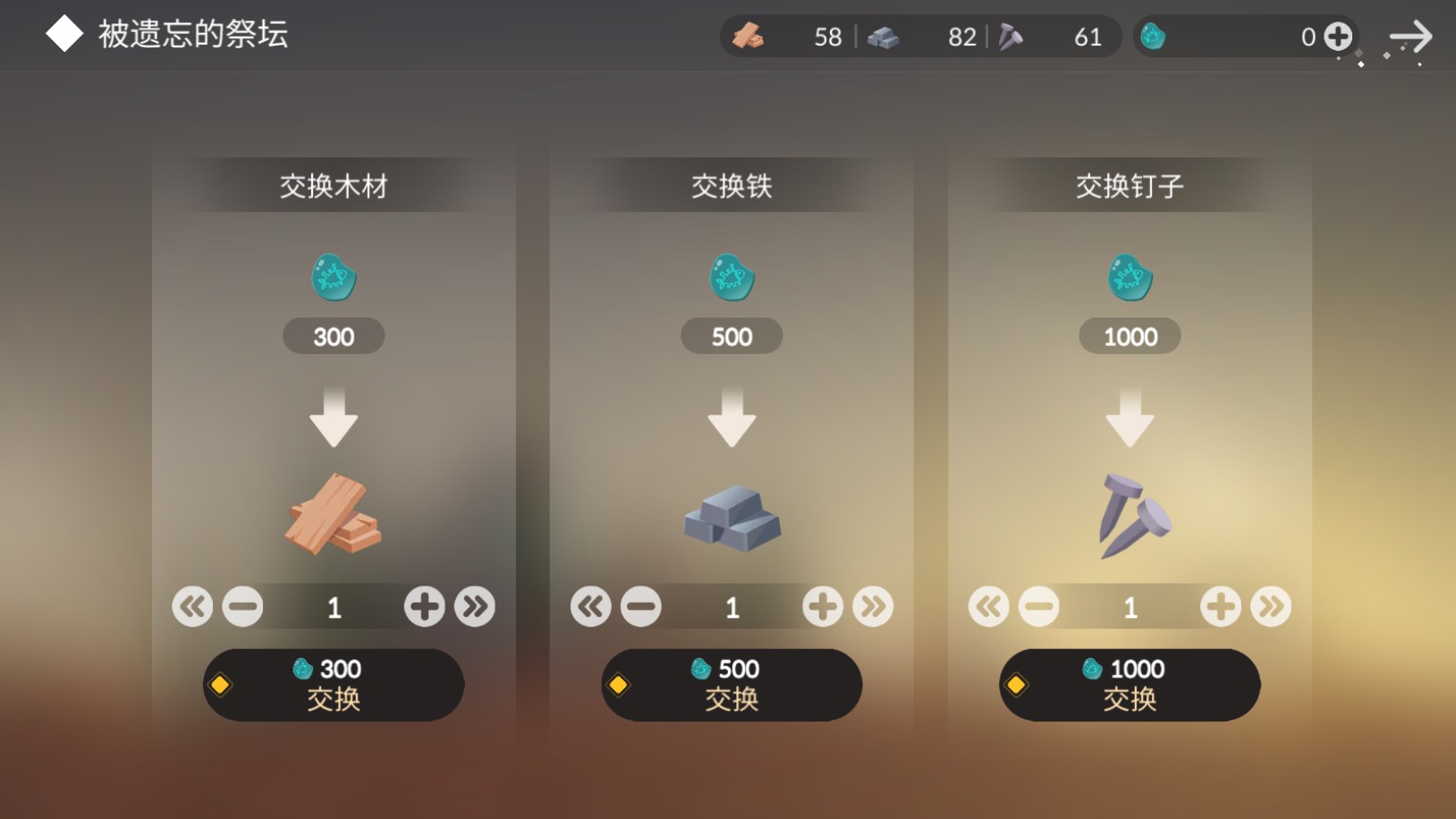Click the wood resource icon in the top bar
This screenshot has height=819, width=1456.
(x=749, y=37)
